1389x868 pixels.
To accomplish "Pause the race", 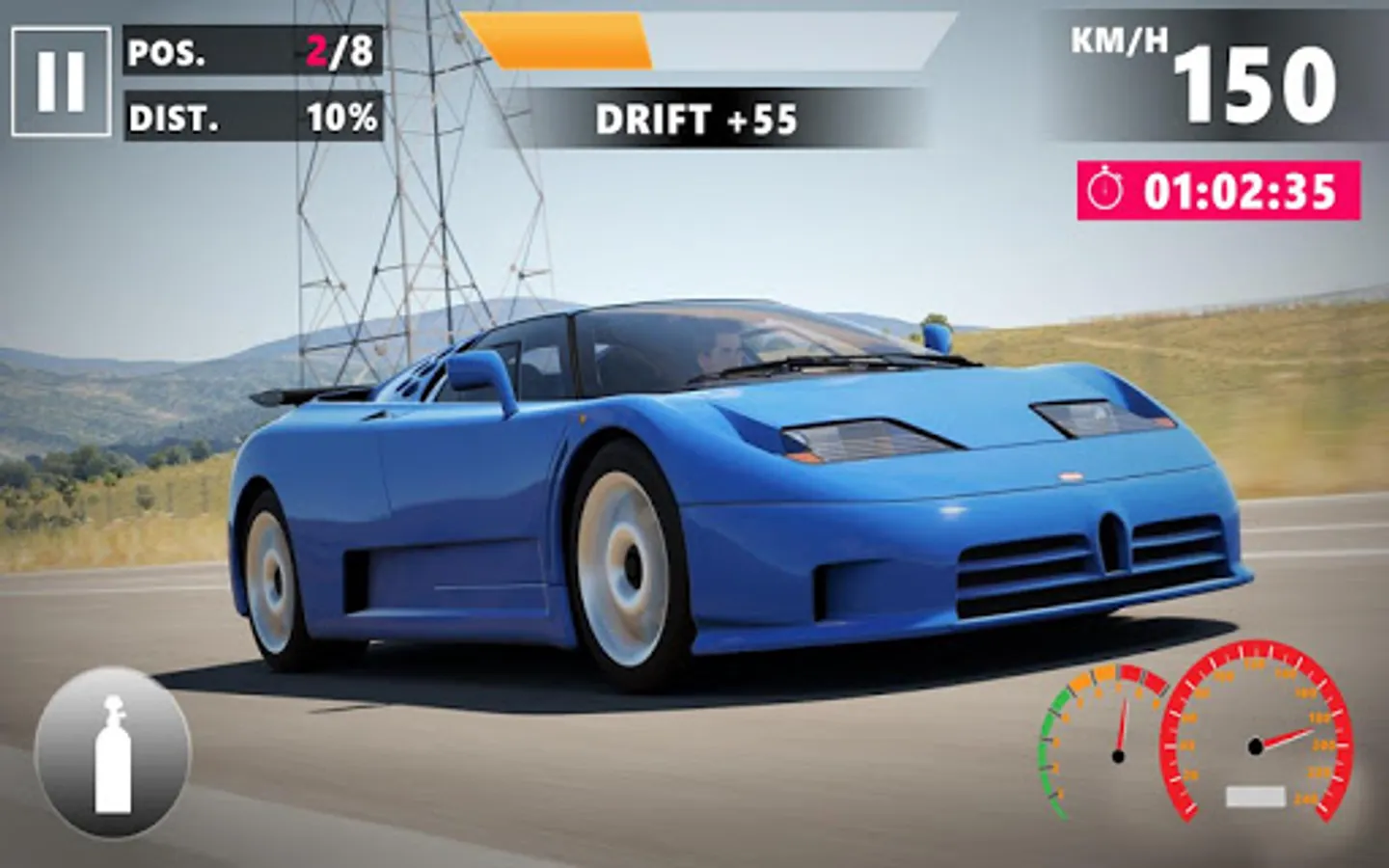I will (x=61, y=82).
